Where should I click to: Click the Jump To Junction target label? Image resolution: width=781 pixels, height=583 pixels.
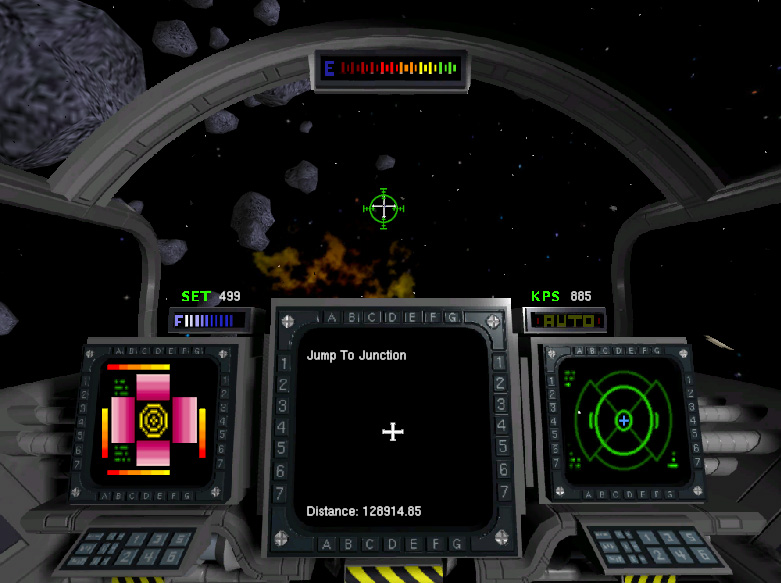tap(356, 355)
